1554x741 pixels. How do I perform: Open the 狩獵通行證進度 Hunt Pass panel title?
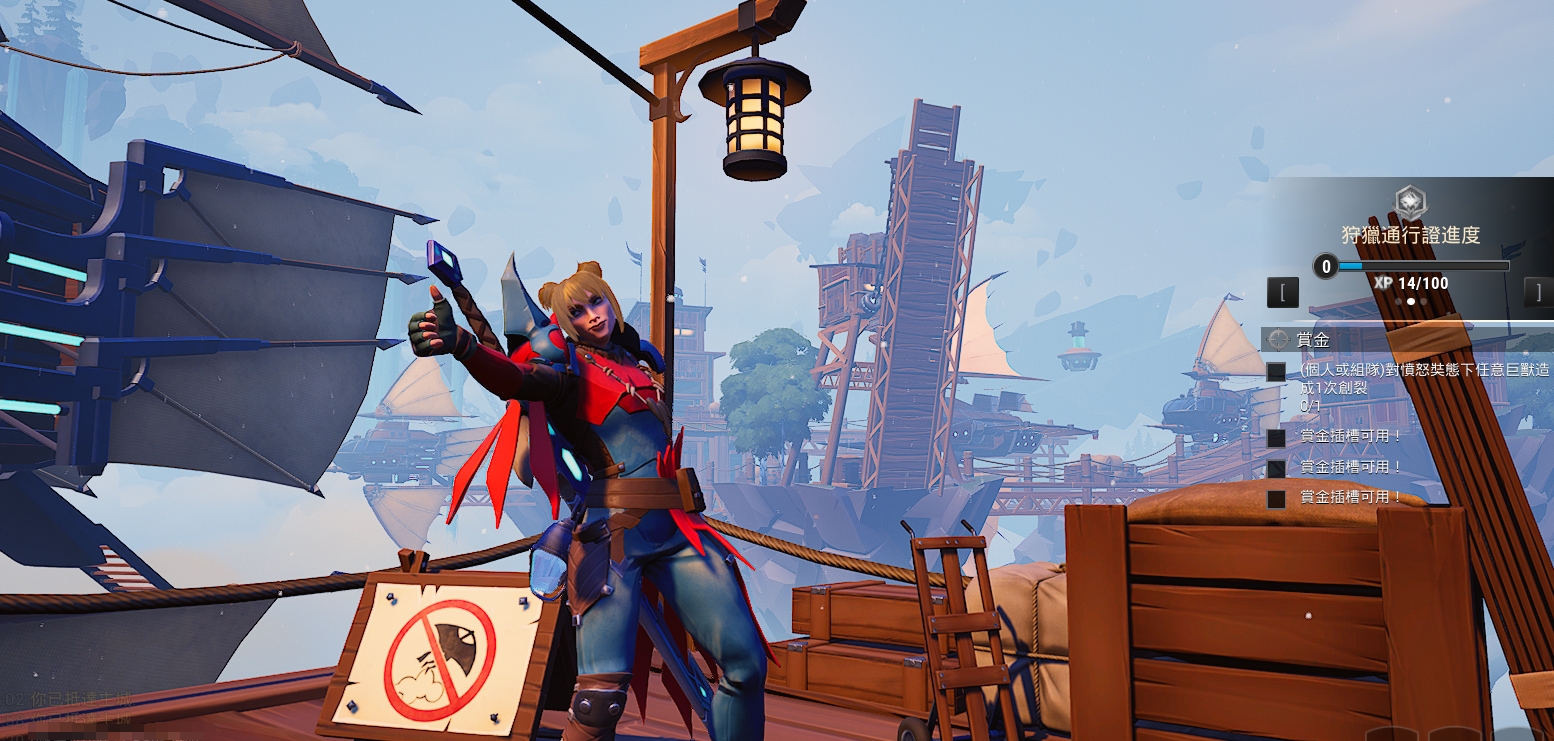1410,236
